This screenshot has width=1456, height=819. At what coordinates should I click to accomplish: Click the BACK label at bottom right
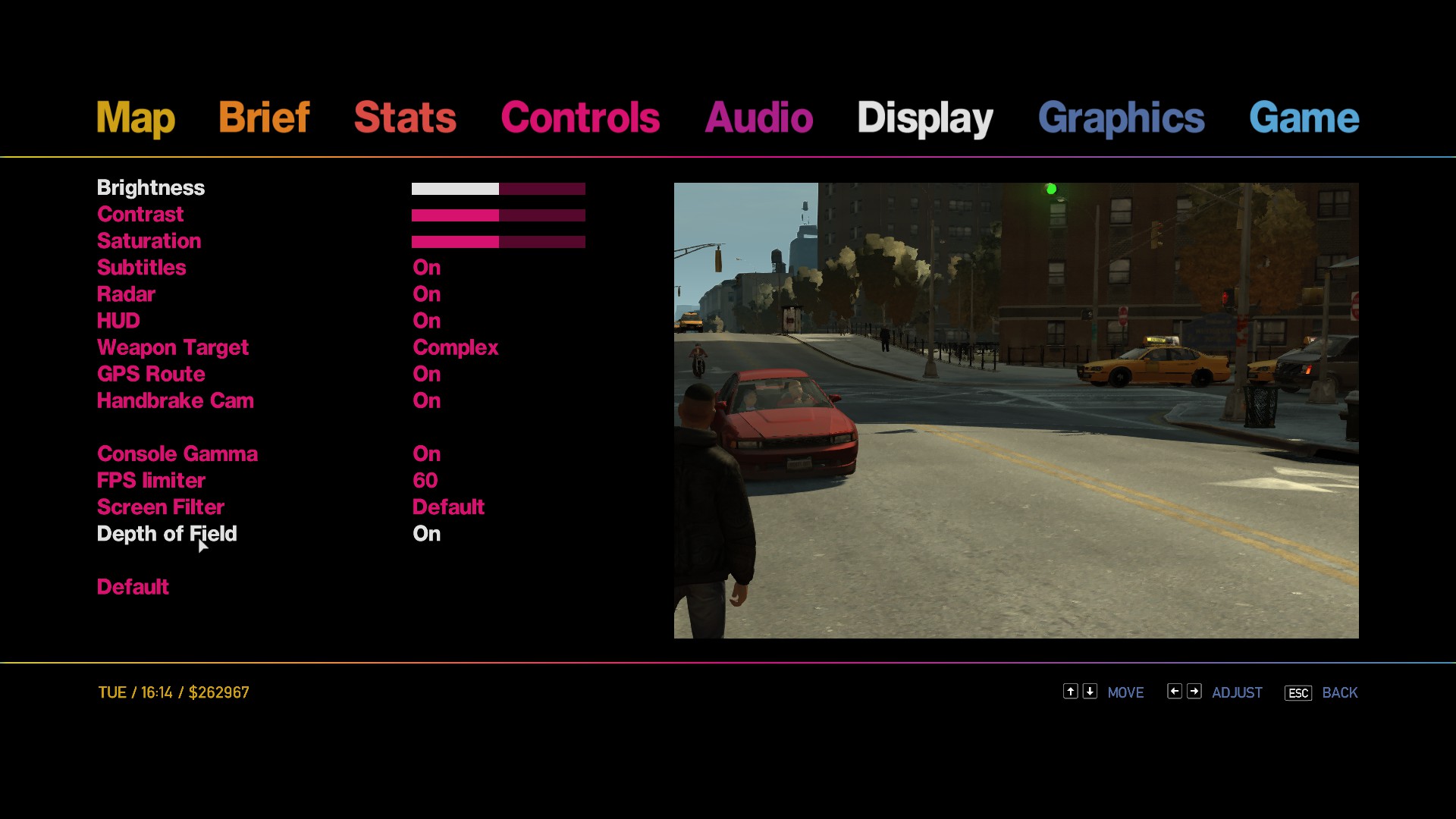tap(1339, 692)
